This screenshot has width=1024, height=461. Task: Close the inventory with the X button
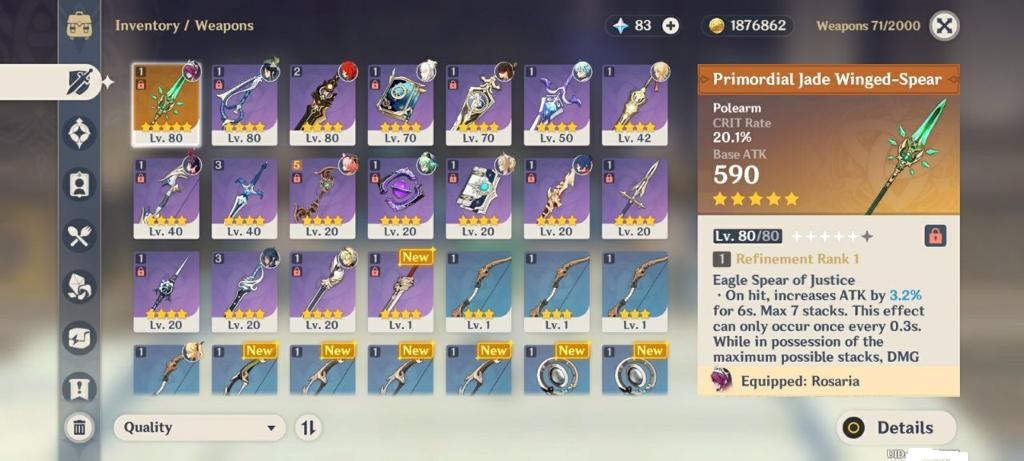click(944, 25)
